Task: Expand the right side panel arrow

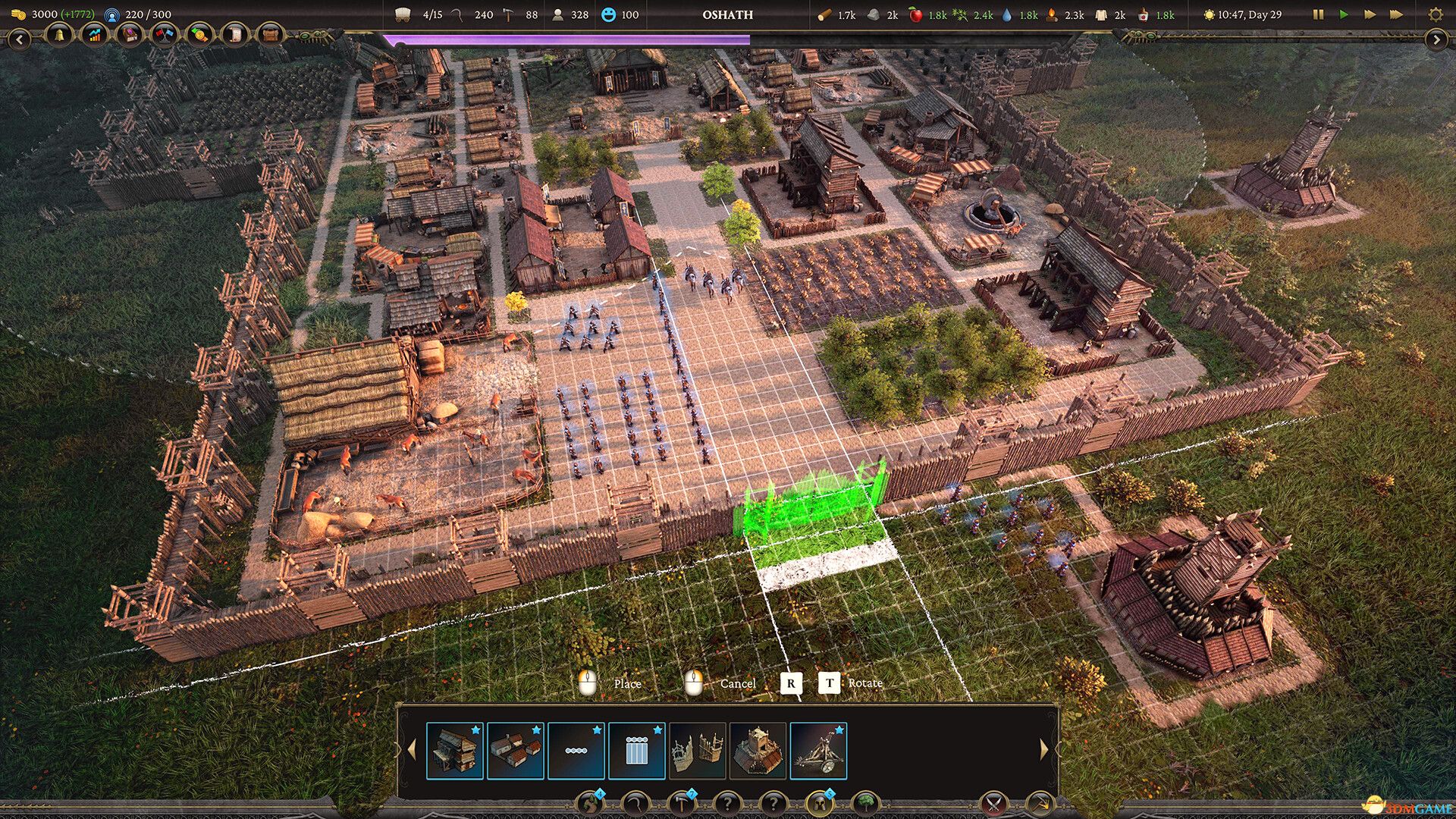Action: click(x=1436, y=39)
